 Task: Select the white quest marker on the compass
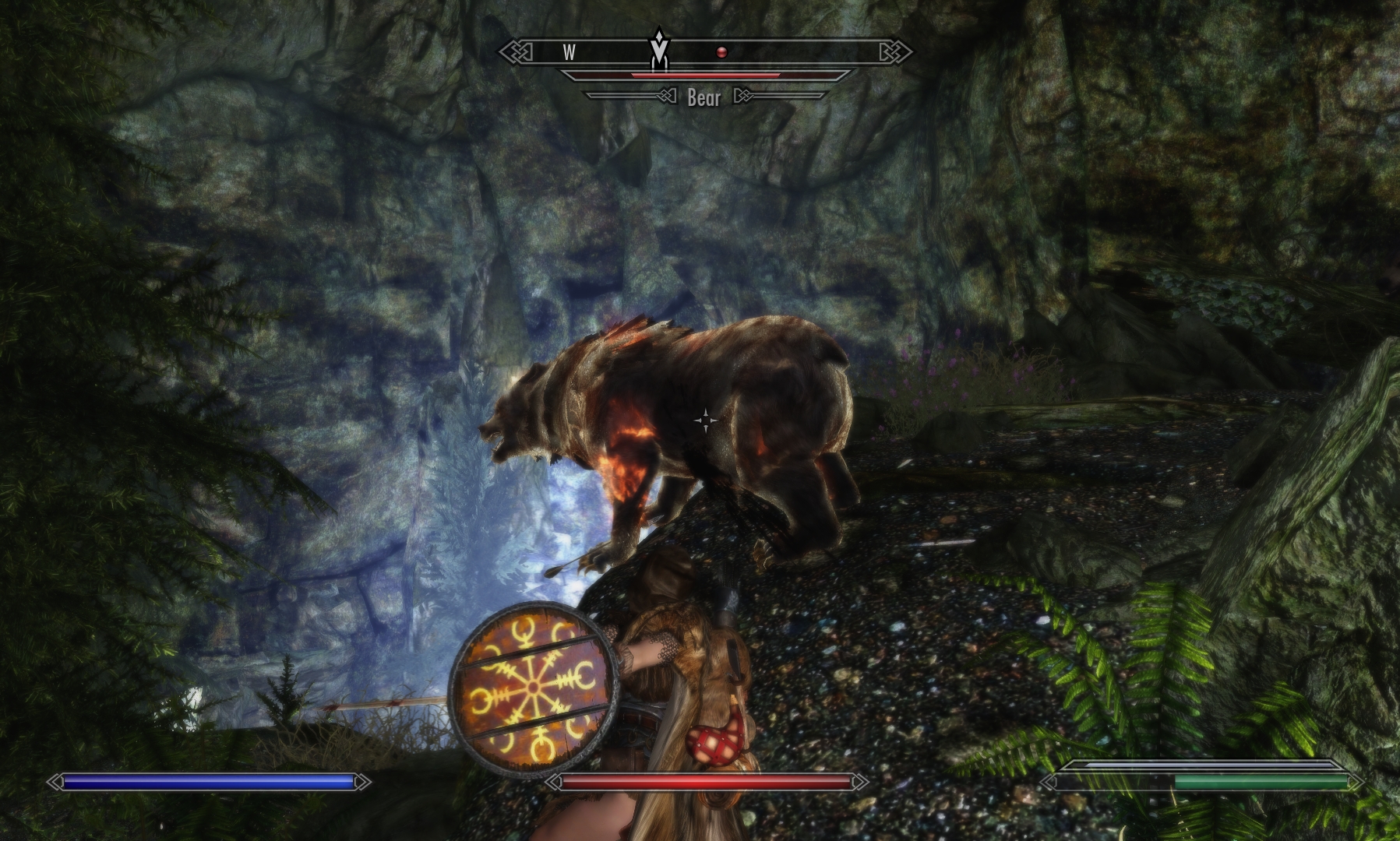coord(659,48)
